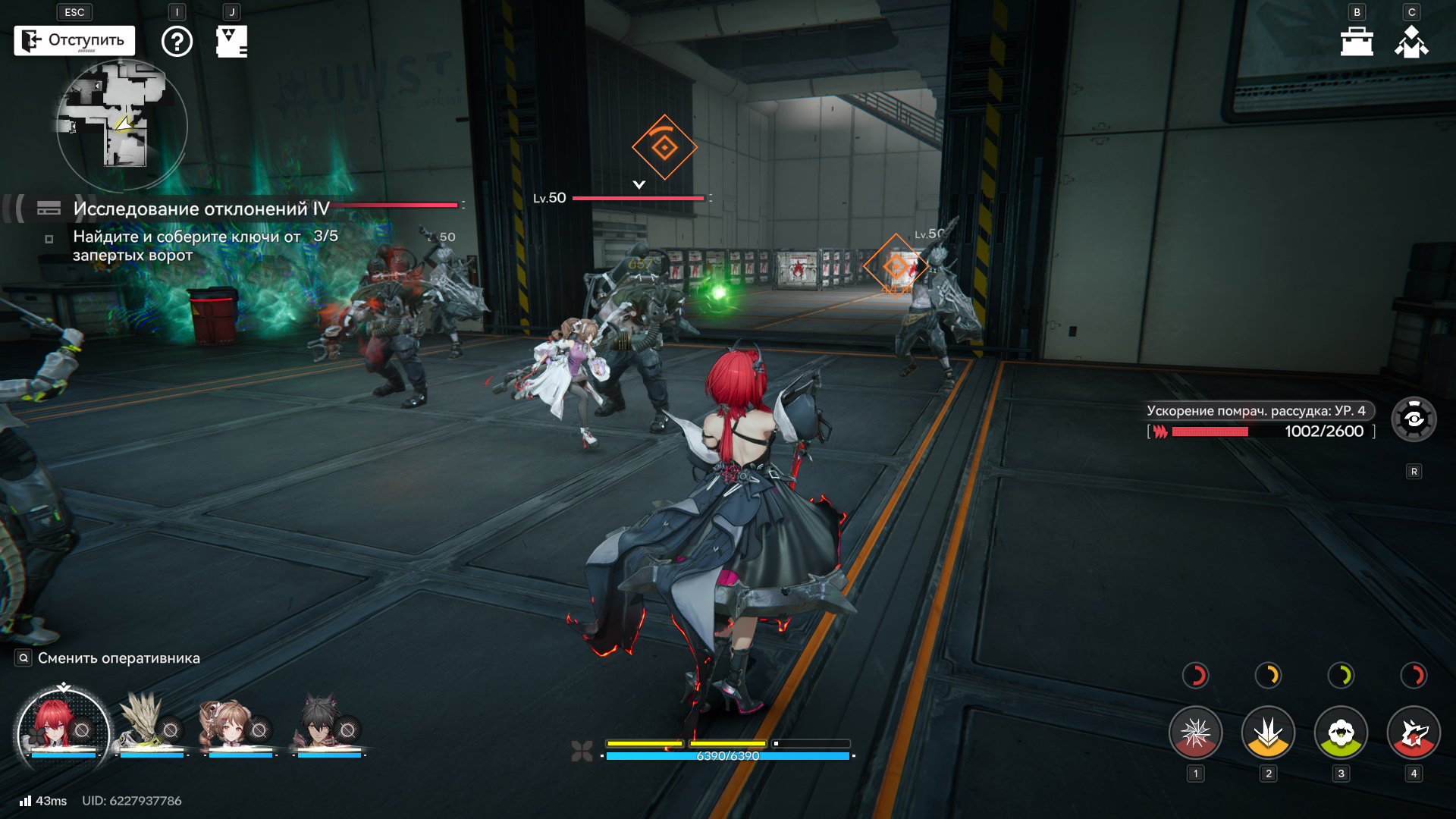Click the circular minimap

coord(122,125)
